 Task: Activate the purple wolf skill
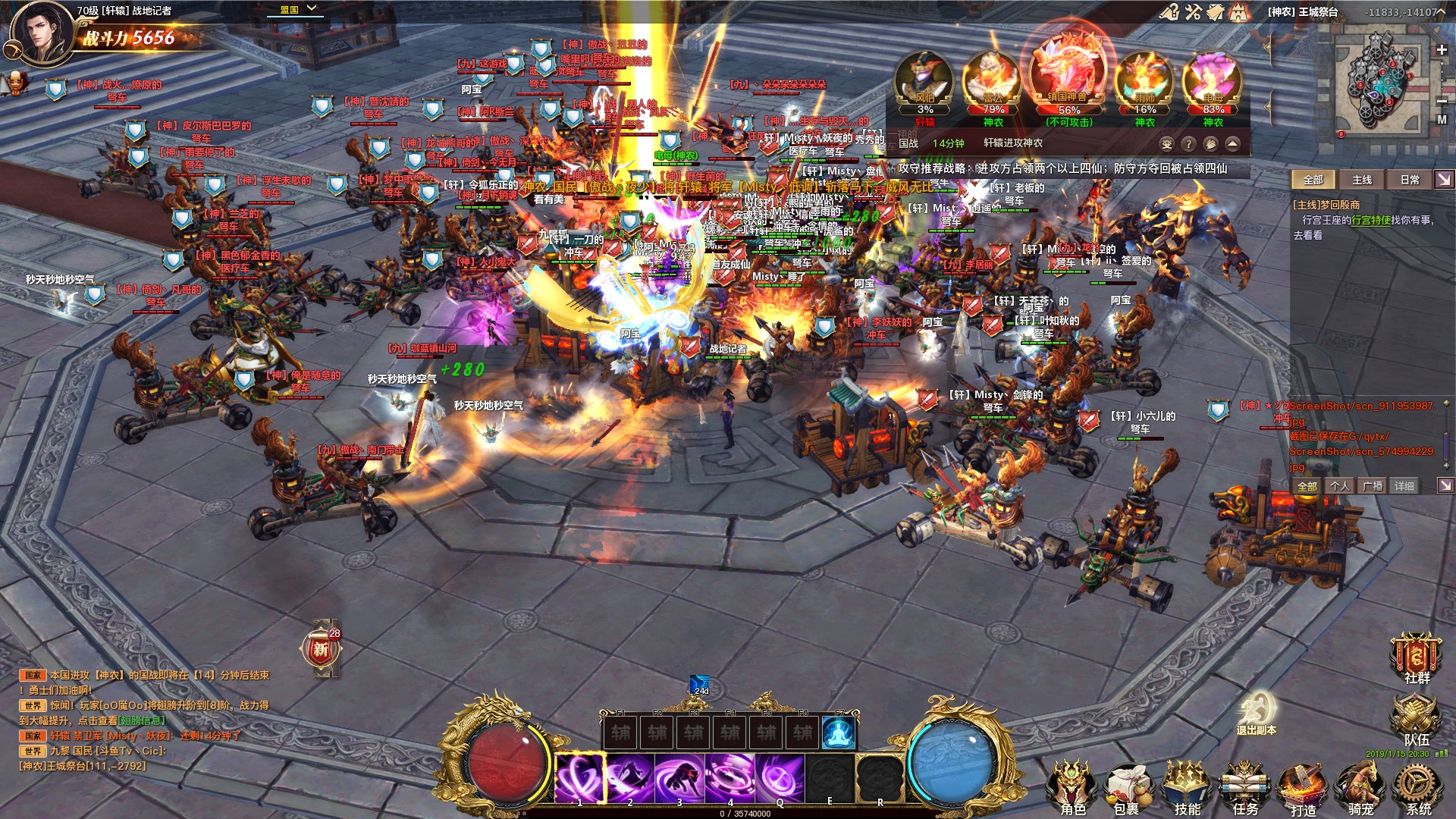pyautogui.click(x=679, y=778)
